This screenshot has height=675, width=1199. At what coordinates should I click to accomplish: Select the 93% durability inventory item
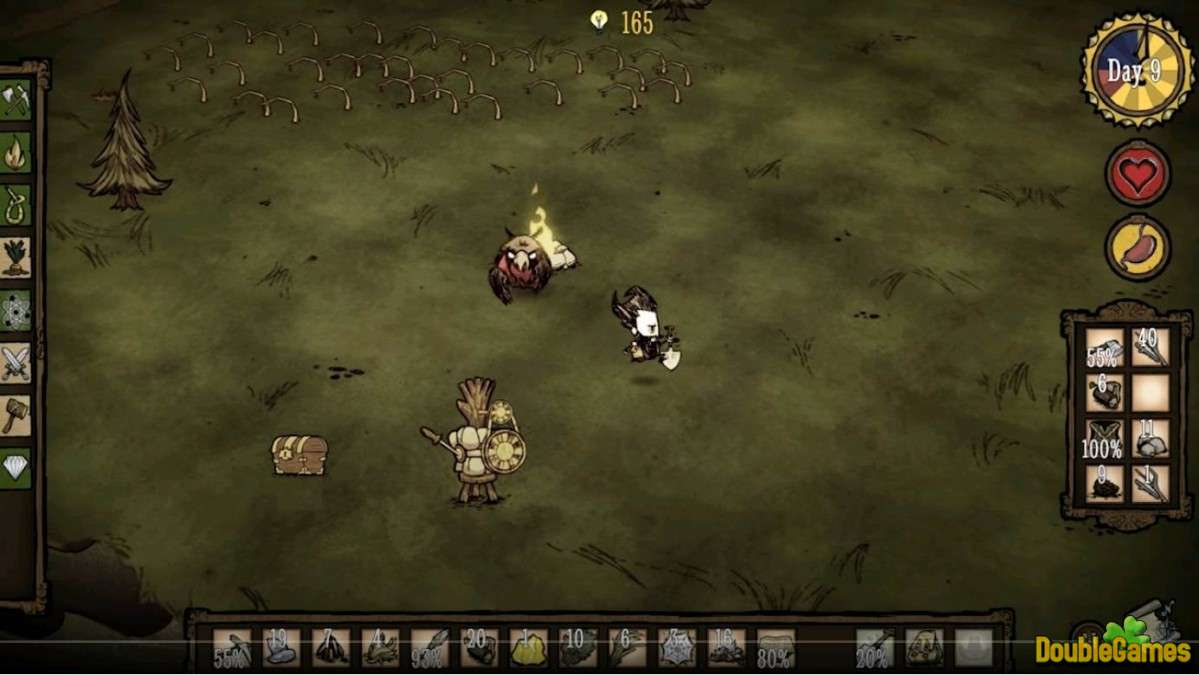[x=430, y=647]
